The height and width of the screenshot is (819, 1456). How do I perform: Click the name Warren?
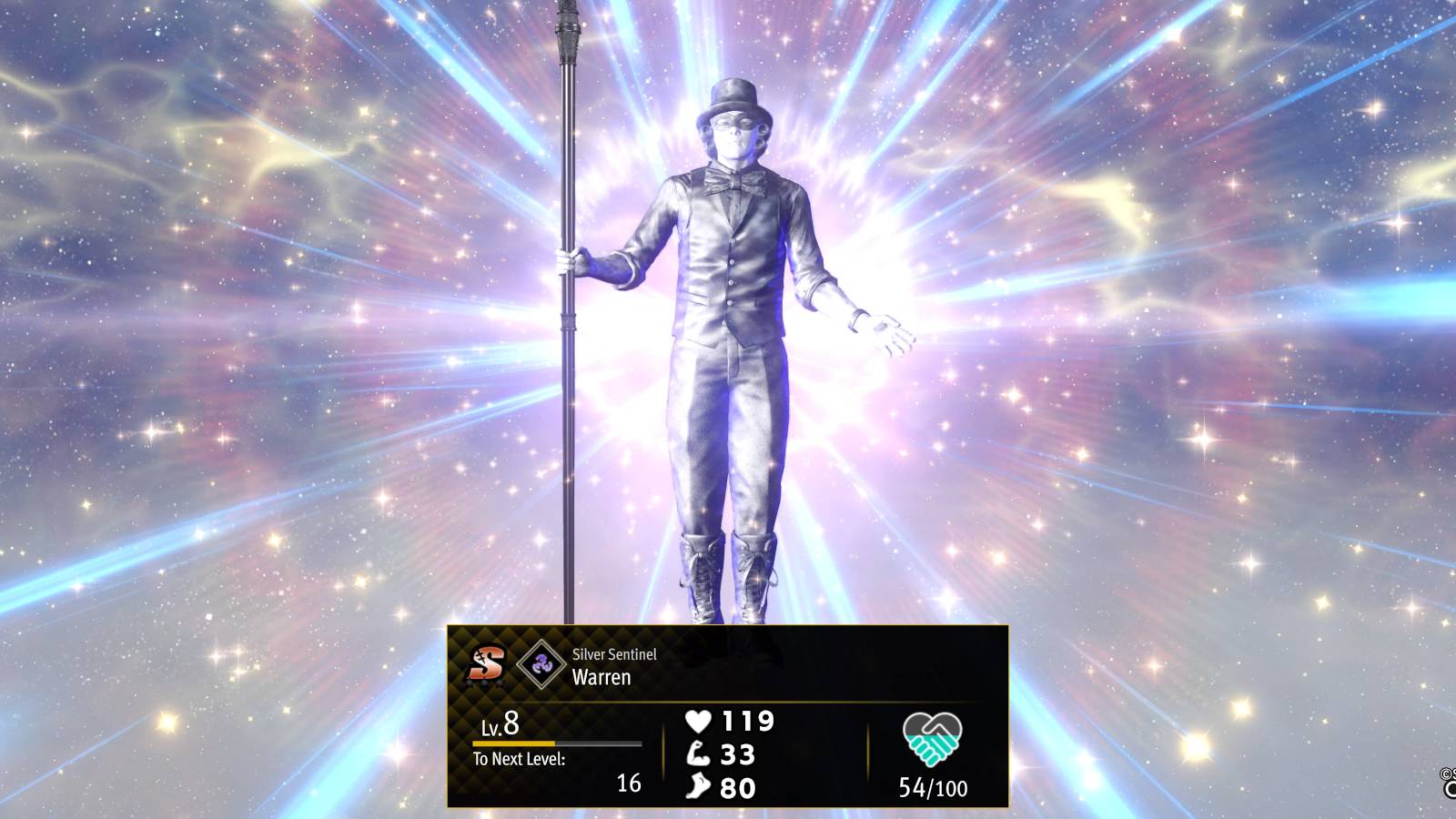pos(602,678)
